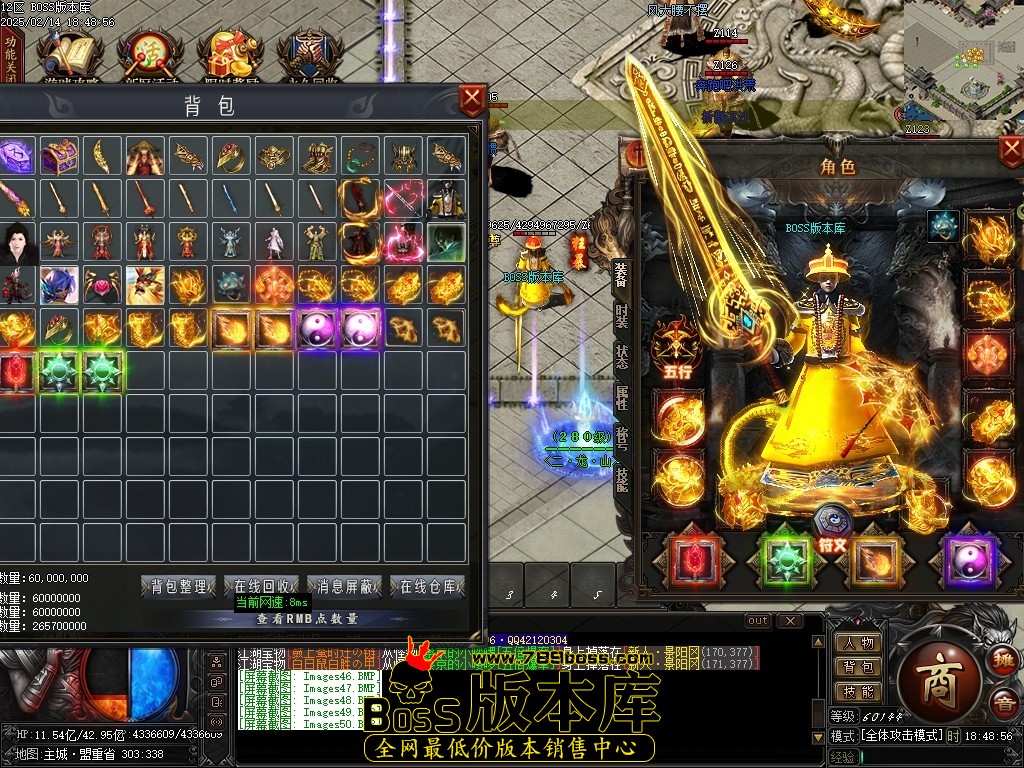Open 在线回收 online recycling
This screenshot has height=768, width=1024.
click(262, 587)
